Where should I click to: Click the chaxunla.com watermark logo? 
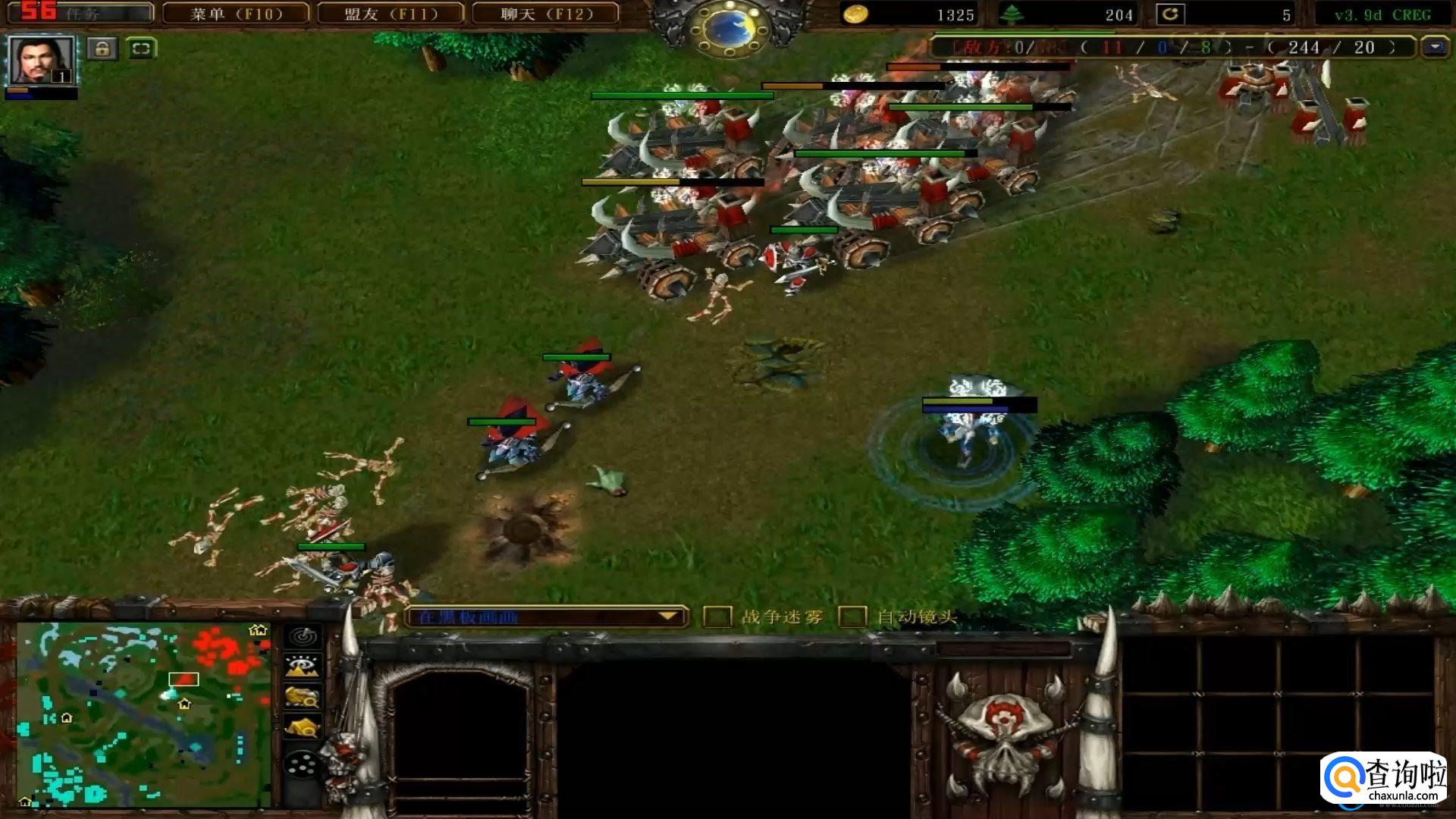[1382, 777]
